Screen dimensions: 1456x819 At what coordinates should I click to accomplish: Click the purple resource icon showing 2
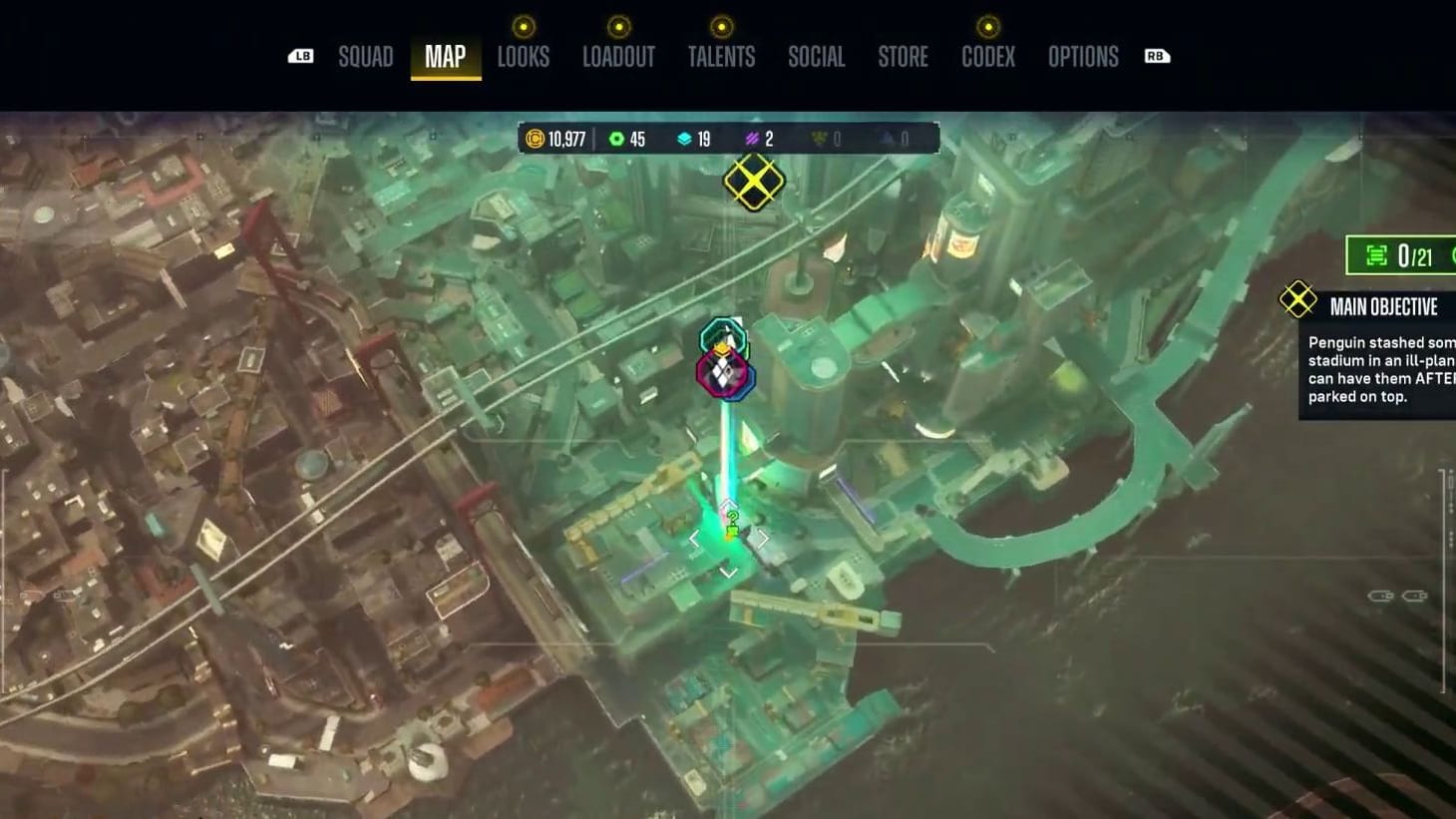coord(753,139)
